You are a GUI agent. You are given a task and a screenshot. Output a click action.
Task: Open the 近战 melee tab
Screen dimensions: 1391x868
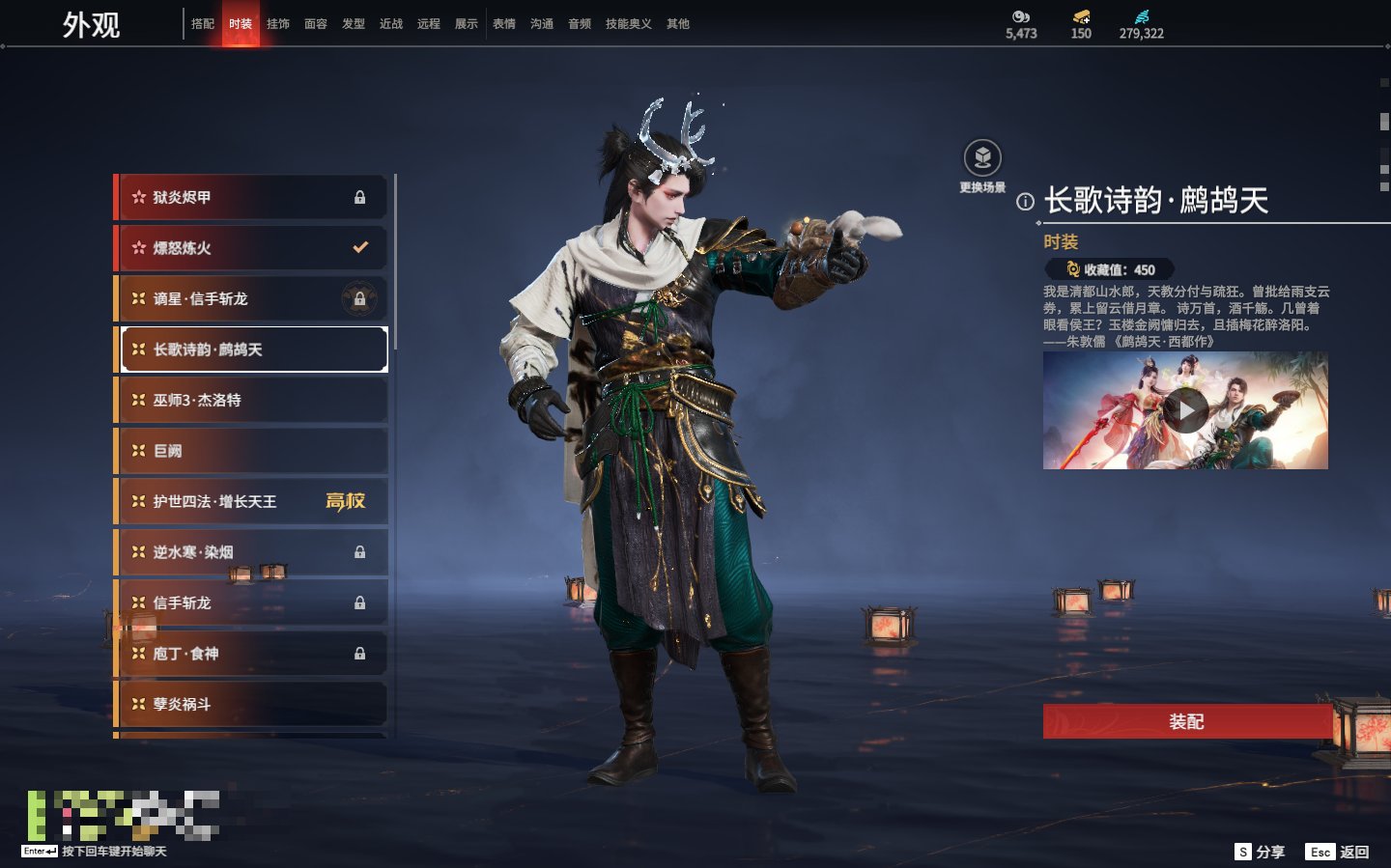pos(391,24)
